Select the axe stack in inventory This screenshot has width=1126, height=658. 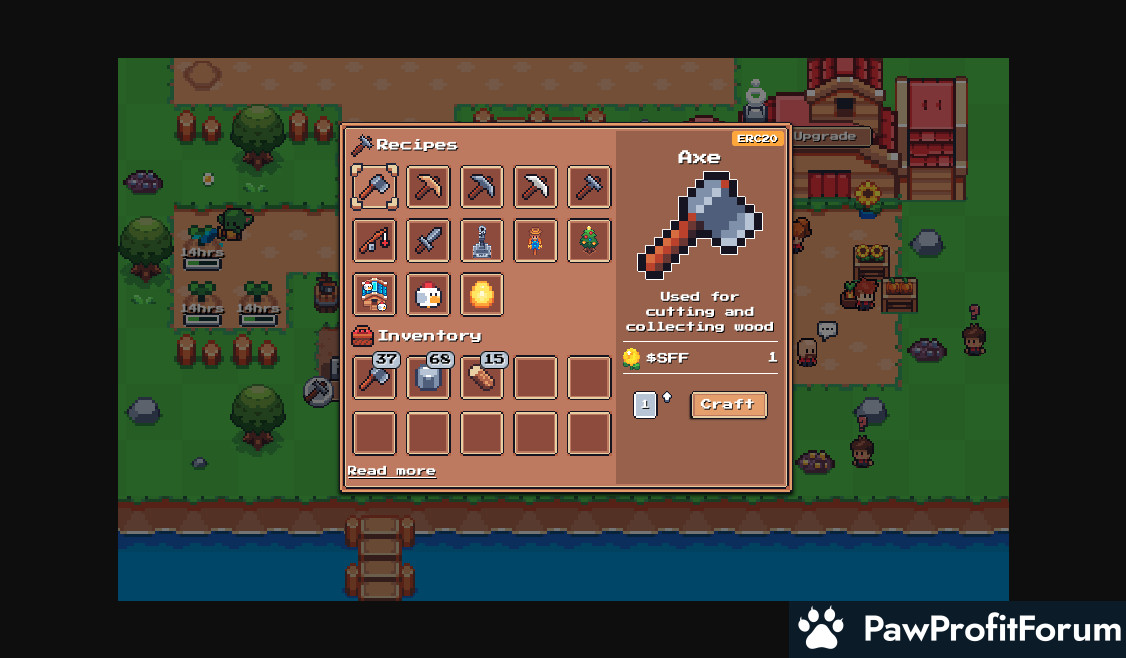click(x=374, y=378)
